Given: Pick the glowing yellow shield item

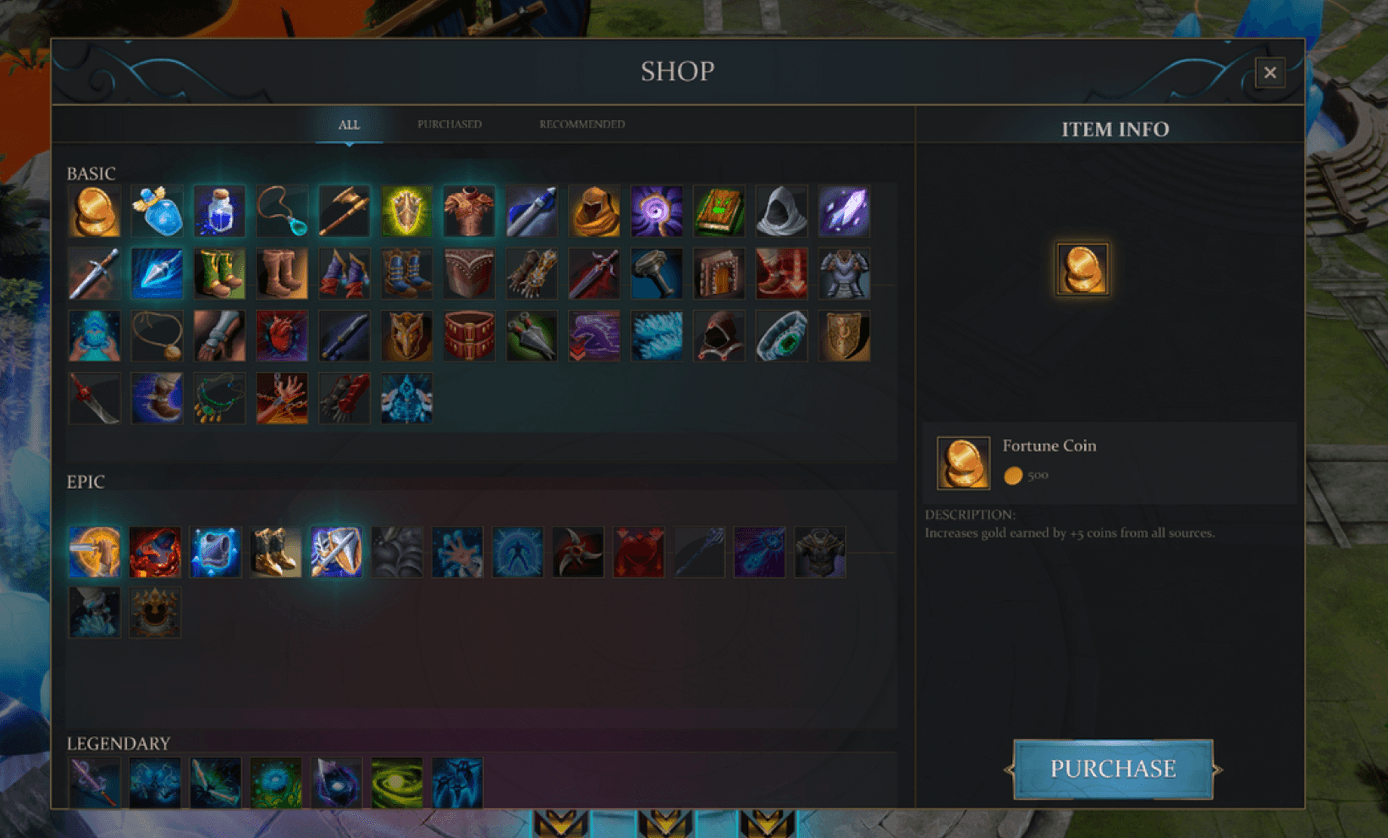Looking at the screenshot, I should pos(407,212).
